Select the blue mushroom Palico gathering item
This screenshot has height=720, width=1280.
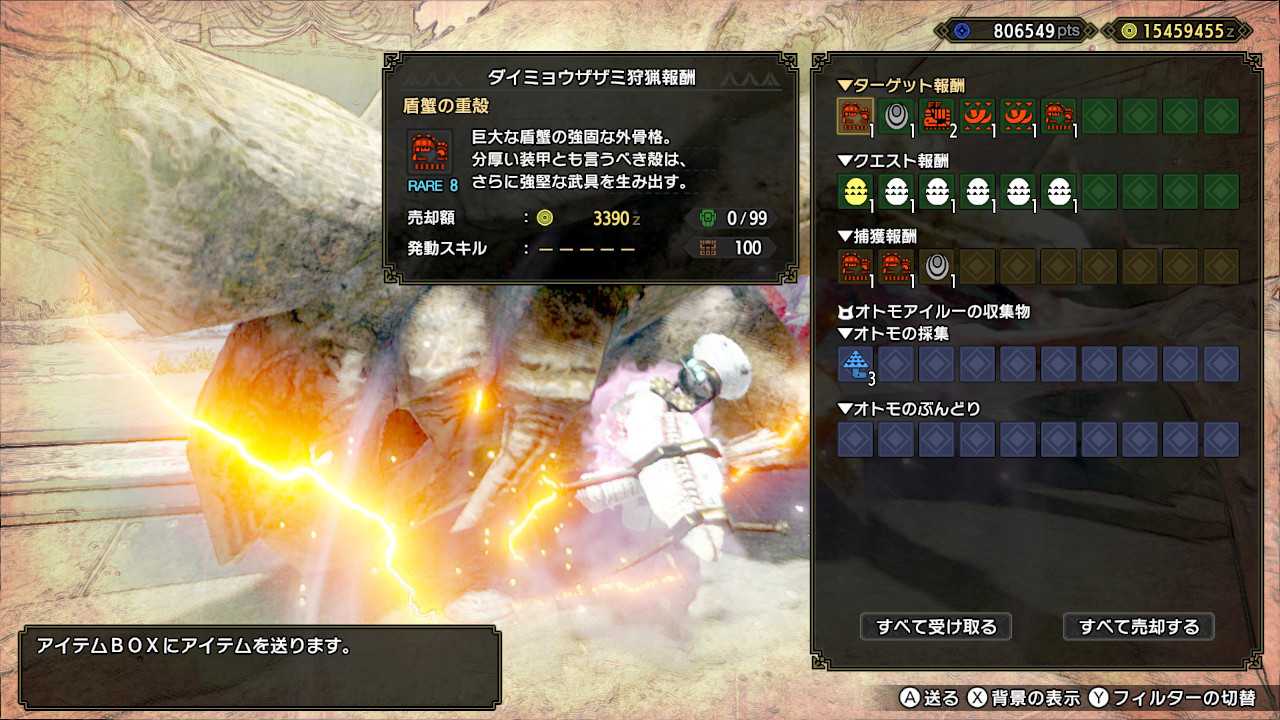tap(855, 364)
